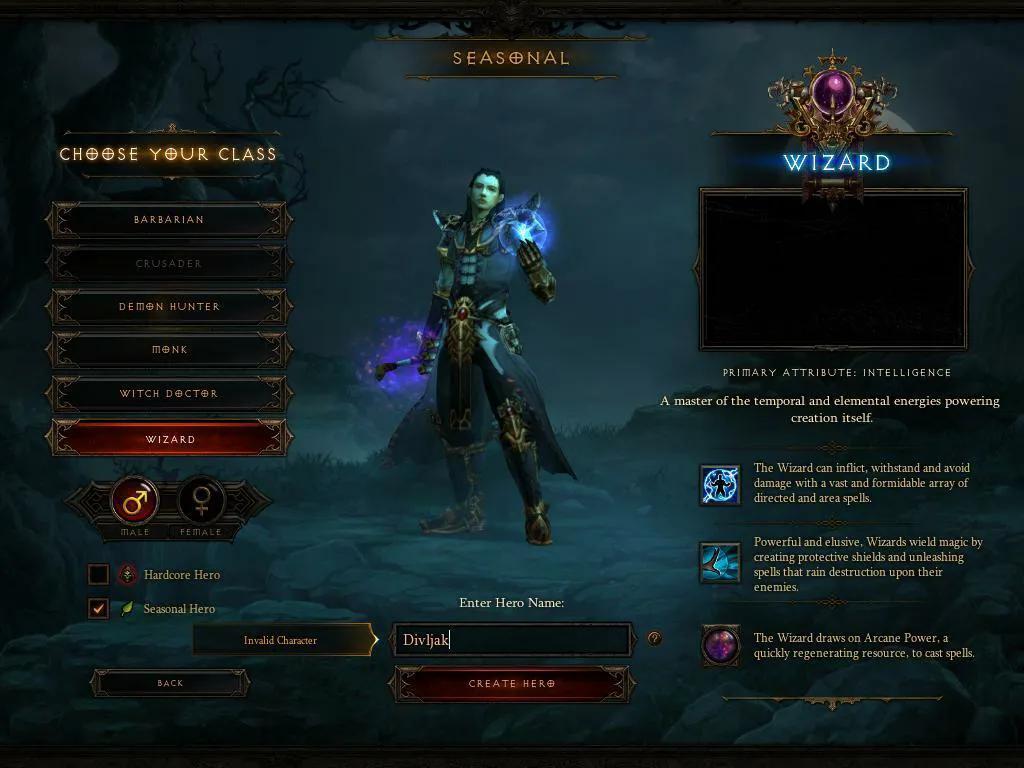
Task: Switch to the female gender icon
Action: (x=201, y=500)
